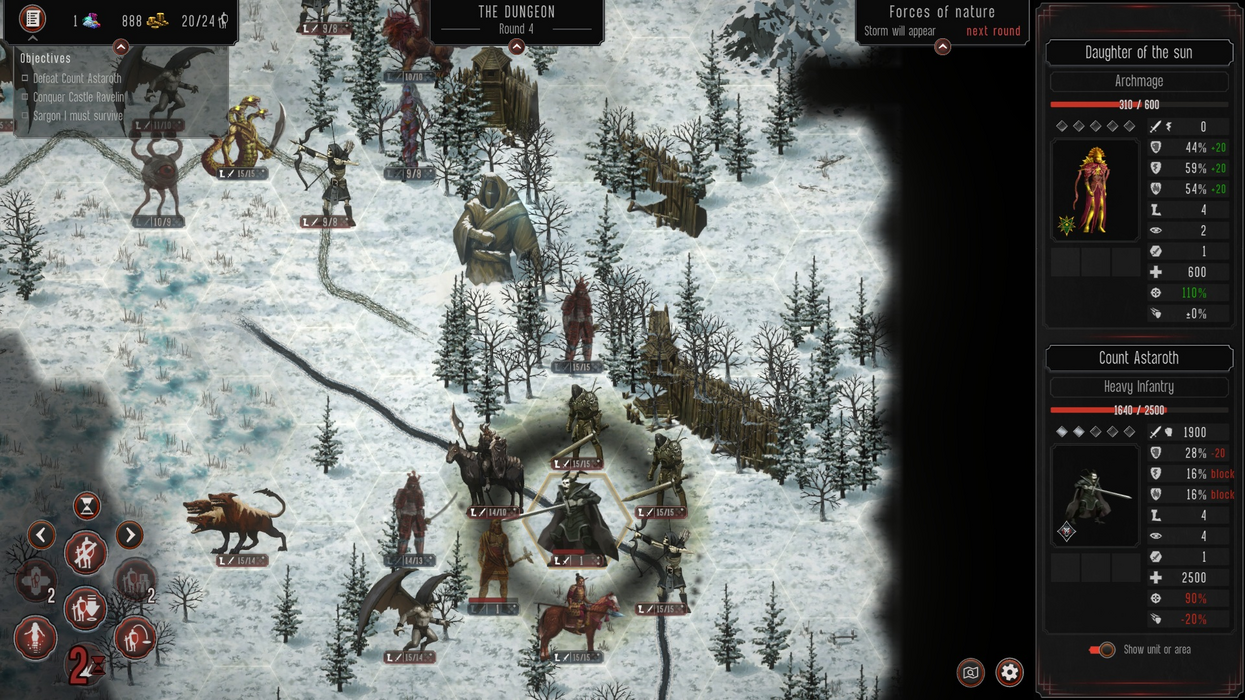Select Count Astaroth portrait
This screenshot has width=1245, height=700.
(x=1094, y=497)
